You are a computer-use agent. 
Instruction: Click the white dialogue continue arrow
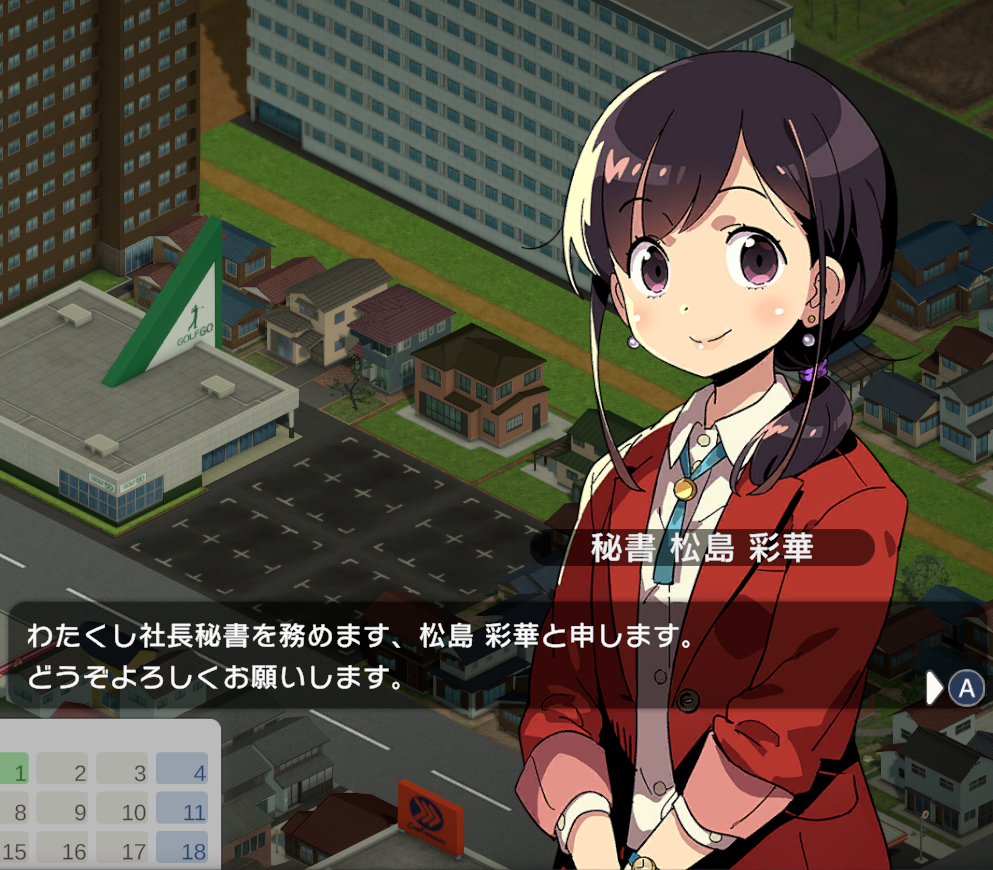[x=935, y=688]
